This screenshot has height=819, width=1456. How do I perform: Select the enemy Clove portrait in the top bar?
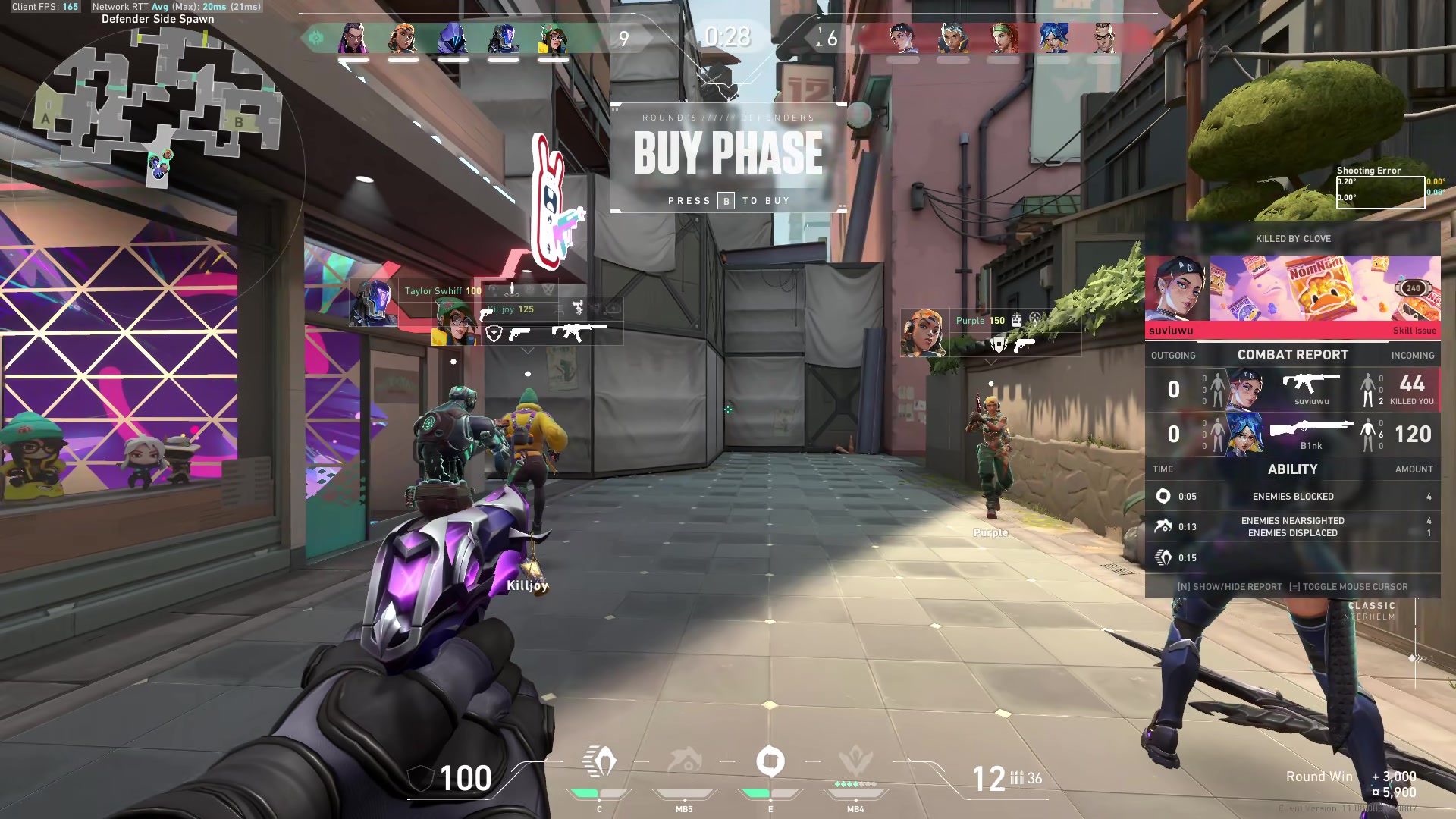click(x=902, y=38)
